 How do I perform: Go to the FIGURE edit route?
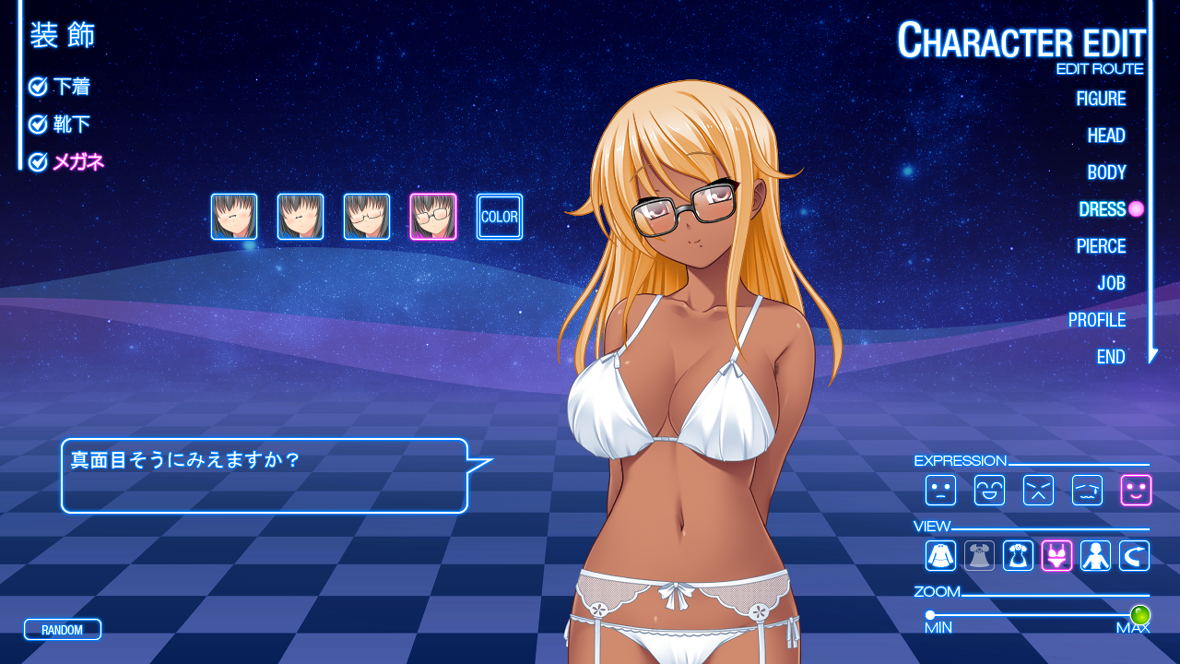(x=1100, y=98)
